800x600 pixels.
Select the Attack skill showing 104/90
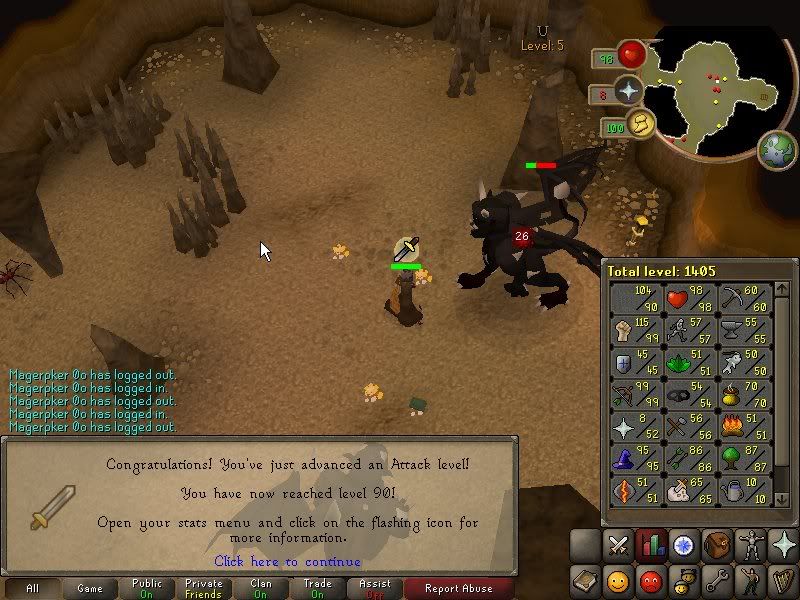(633, 298)
